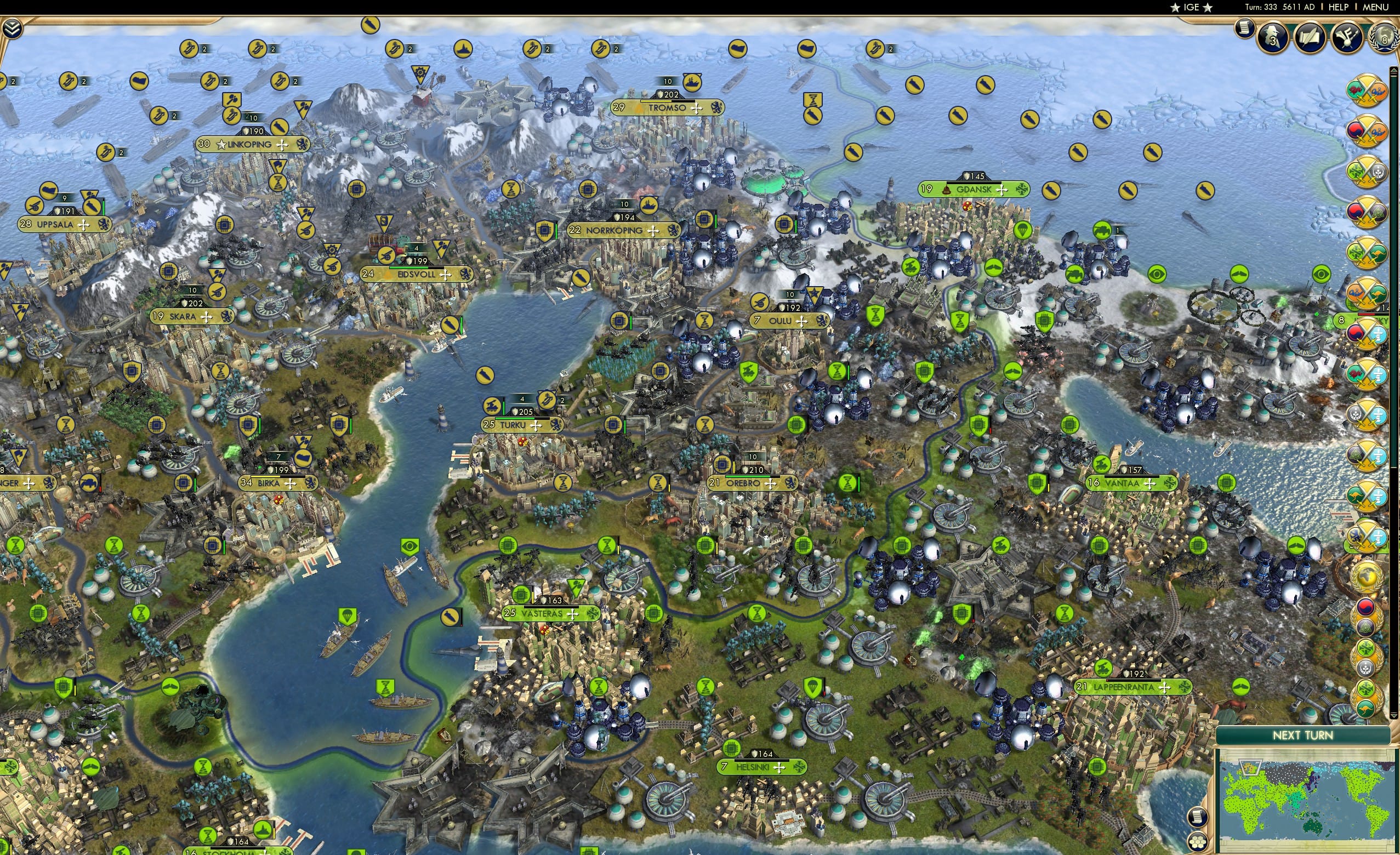Viewport: 1400px width, 855px height.
Task: Select the Linkoping city name banner
Action: tap(248, 145)
